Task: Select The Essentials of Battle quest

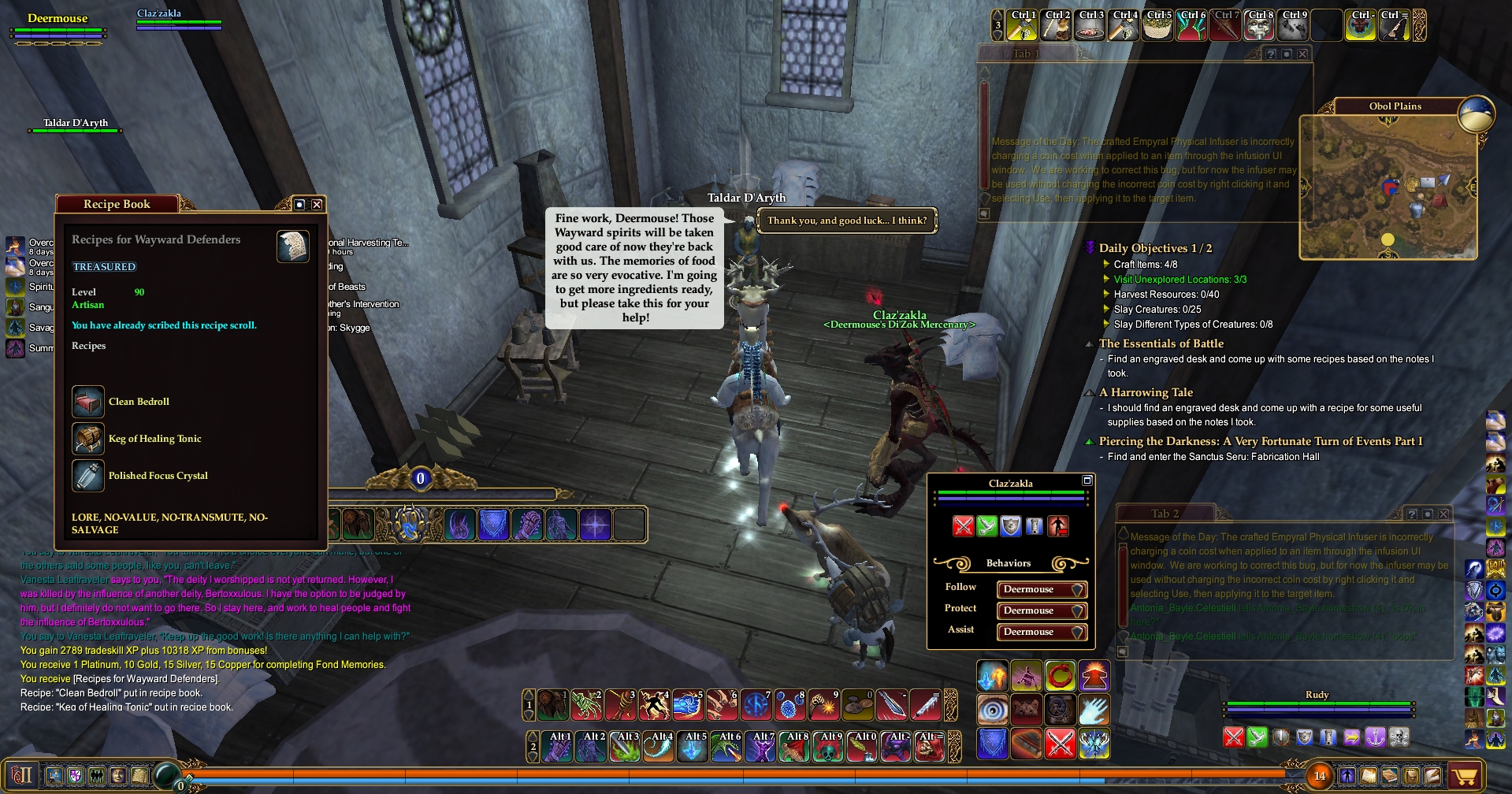Action: click(1161, 343)
